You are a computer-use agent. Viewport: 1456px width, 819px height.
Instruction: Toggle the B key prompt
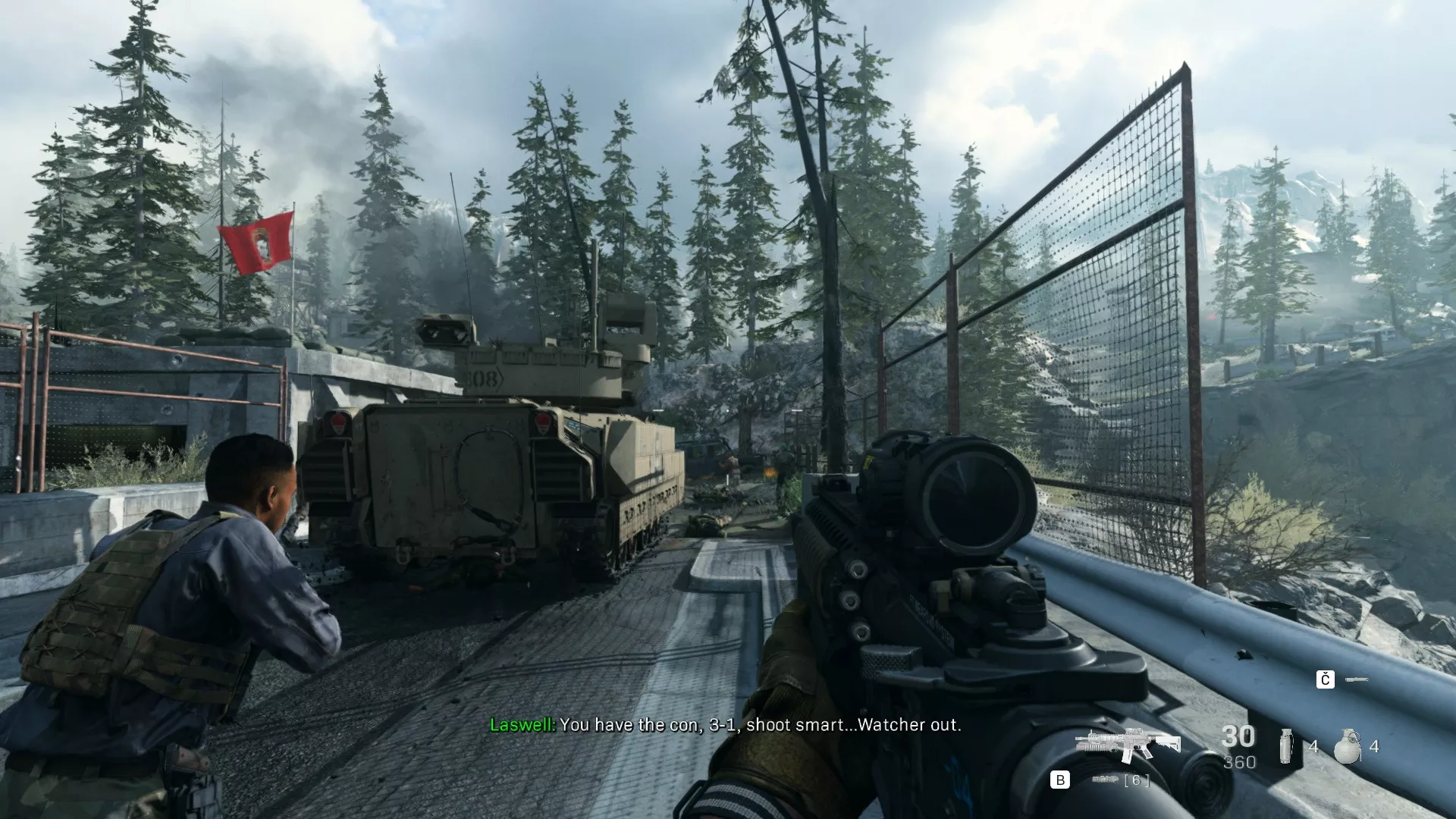click(x=1059, y=780)
